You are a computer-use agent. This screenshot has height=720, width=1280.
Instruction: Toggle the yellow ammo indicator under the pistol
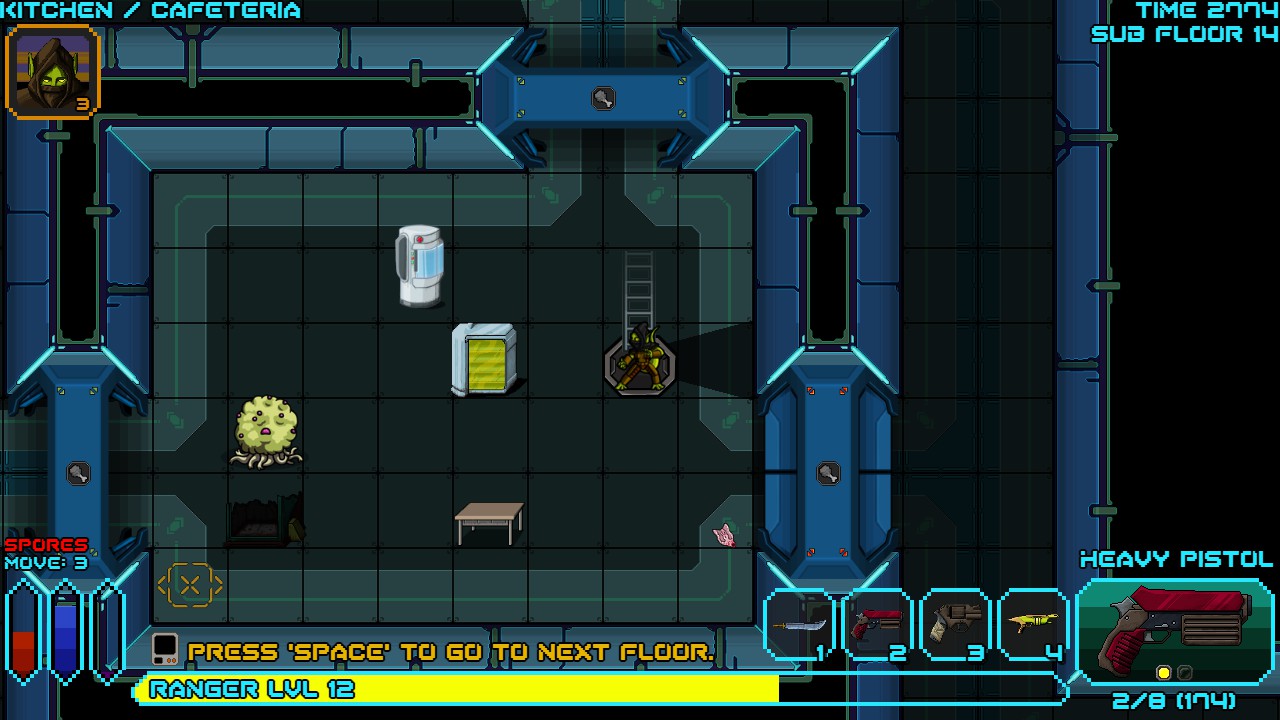pos(1163,673)
